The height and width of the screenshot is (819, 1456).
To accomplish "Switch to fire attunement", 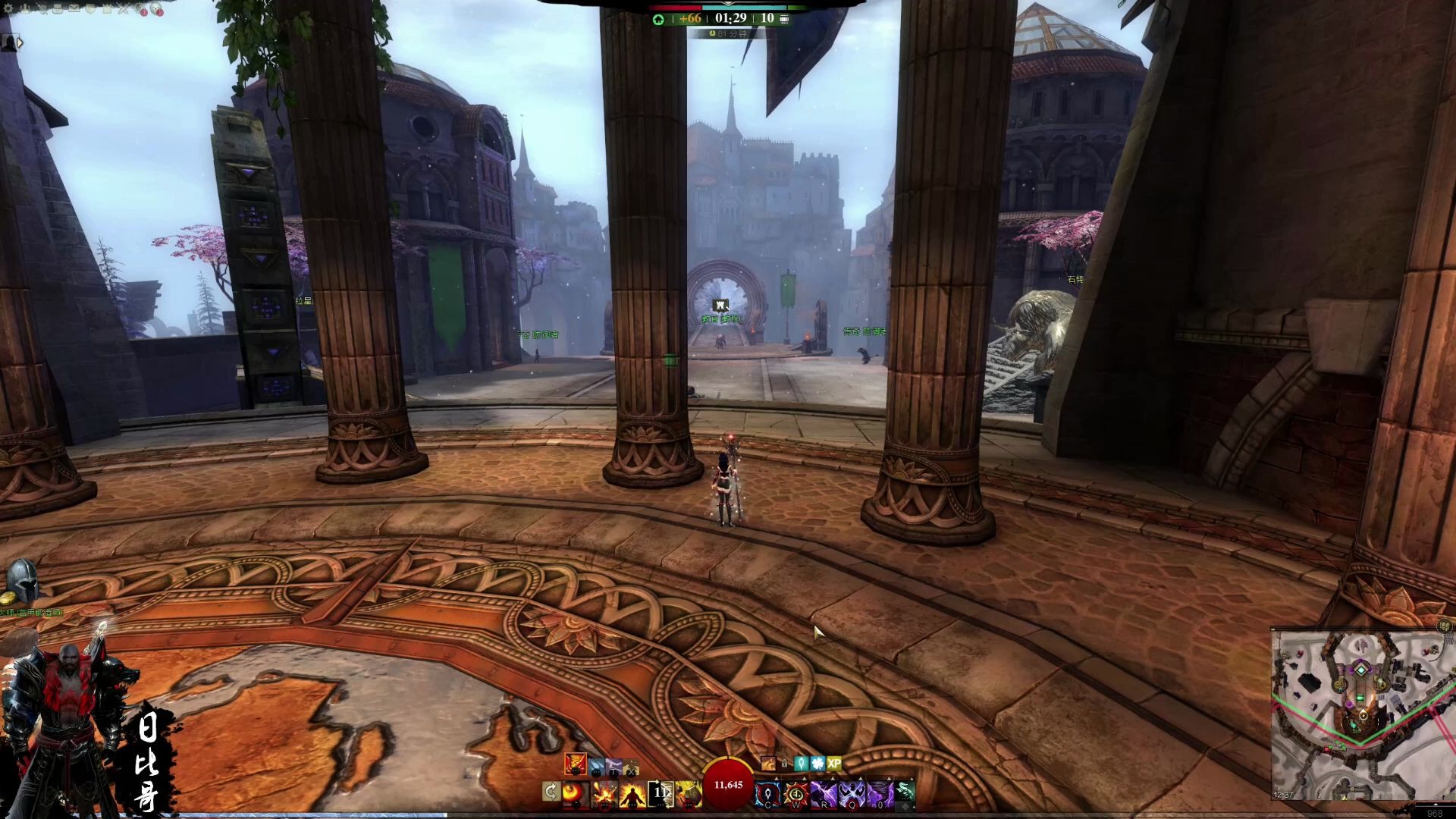I will click(575, 764).
